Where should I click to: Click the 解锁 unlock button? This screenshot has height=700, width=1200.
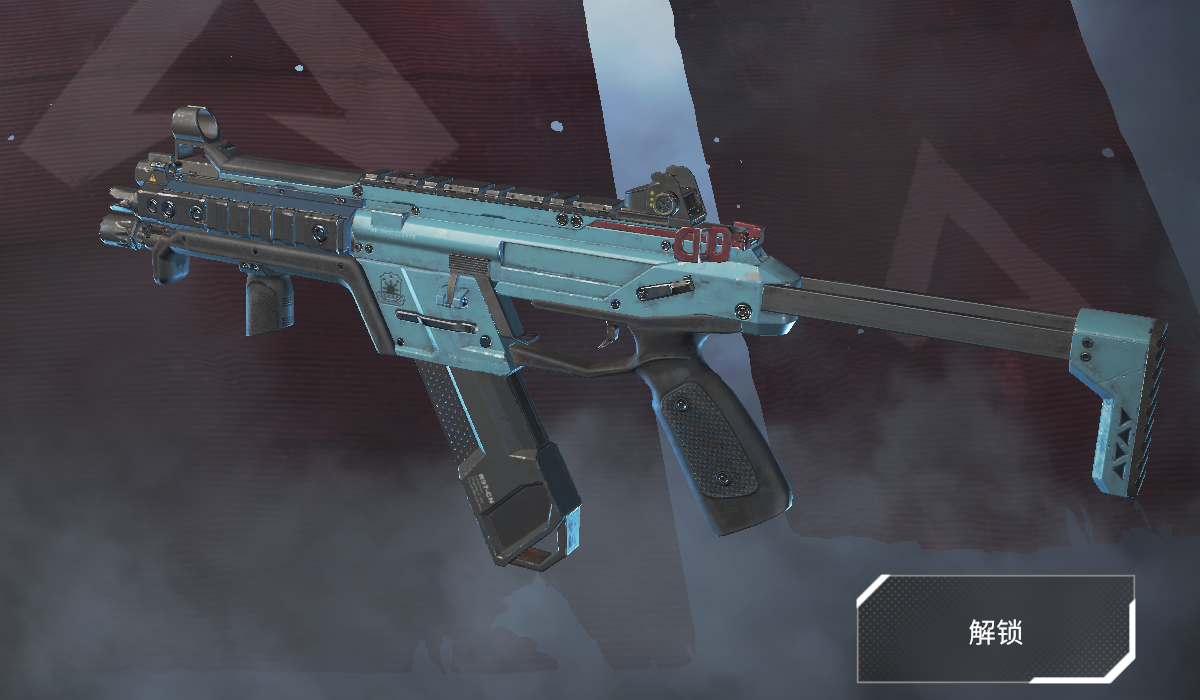click(995, 629)
